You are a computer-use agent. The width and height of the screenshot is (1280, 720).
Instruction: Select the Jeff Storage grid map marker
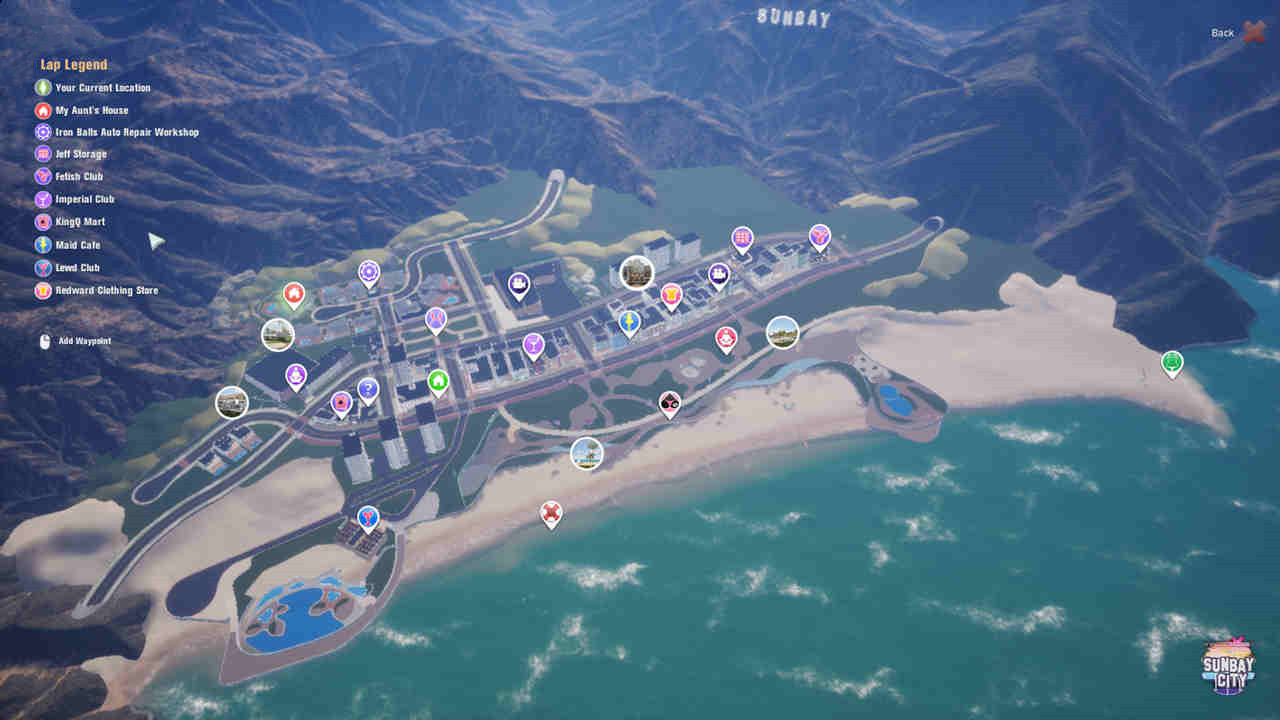(x=741, y=238)
